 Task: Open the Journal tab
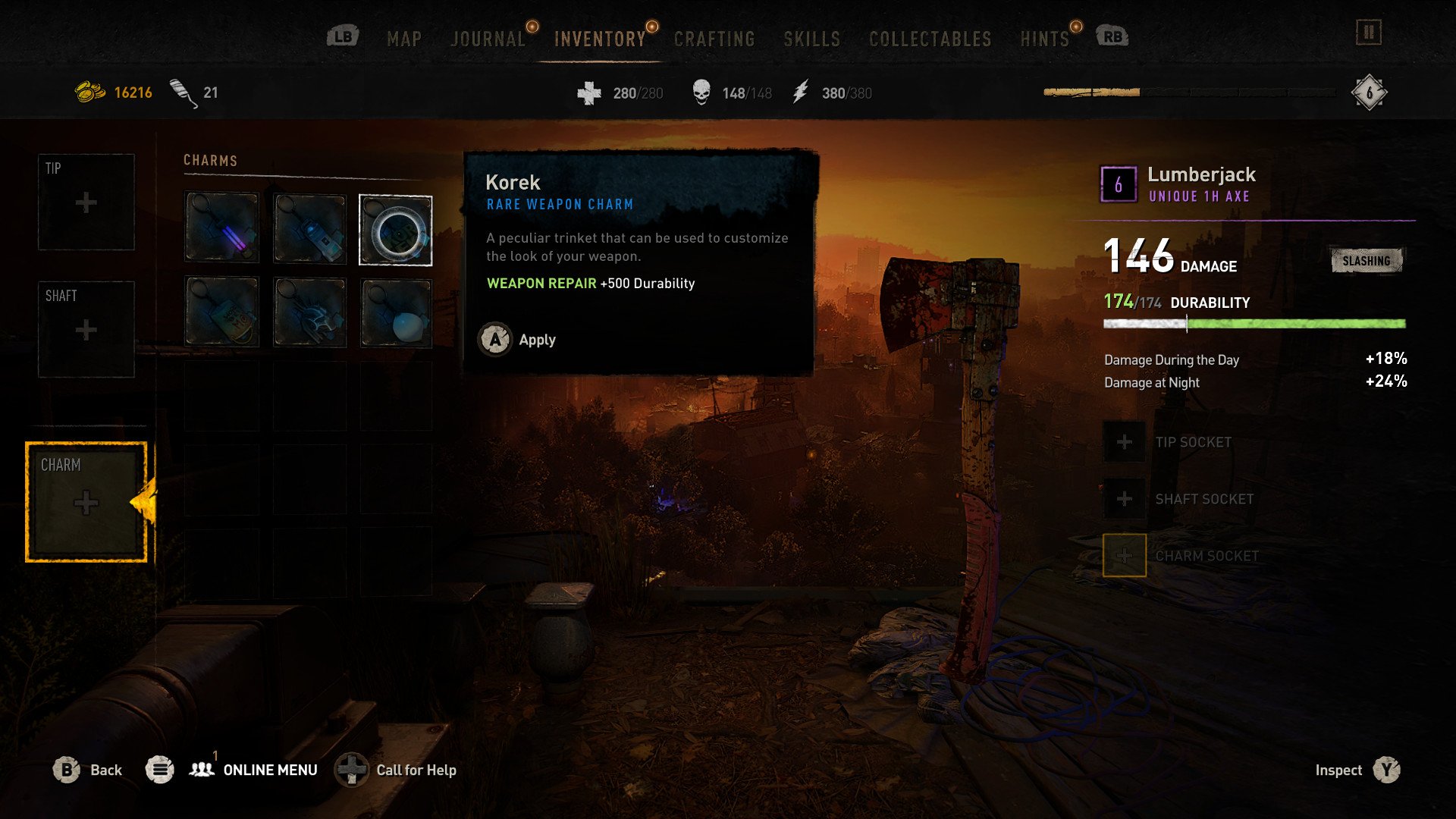click(x=488, y=39)
